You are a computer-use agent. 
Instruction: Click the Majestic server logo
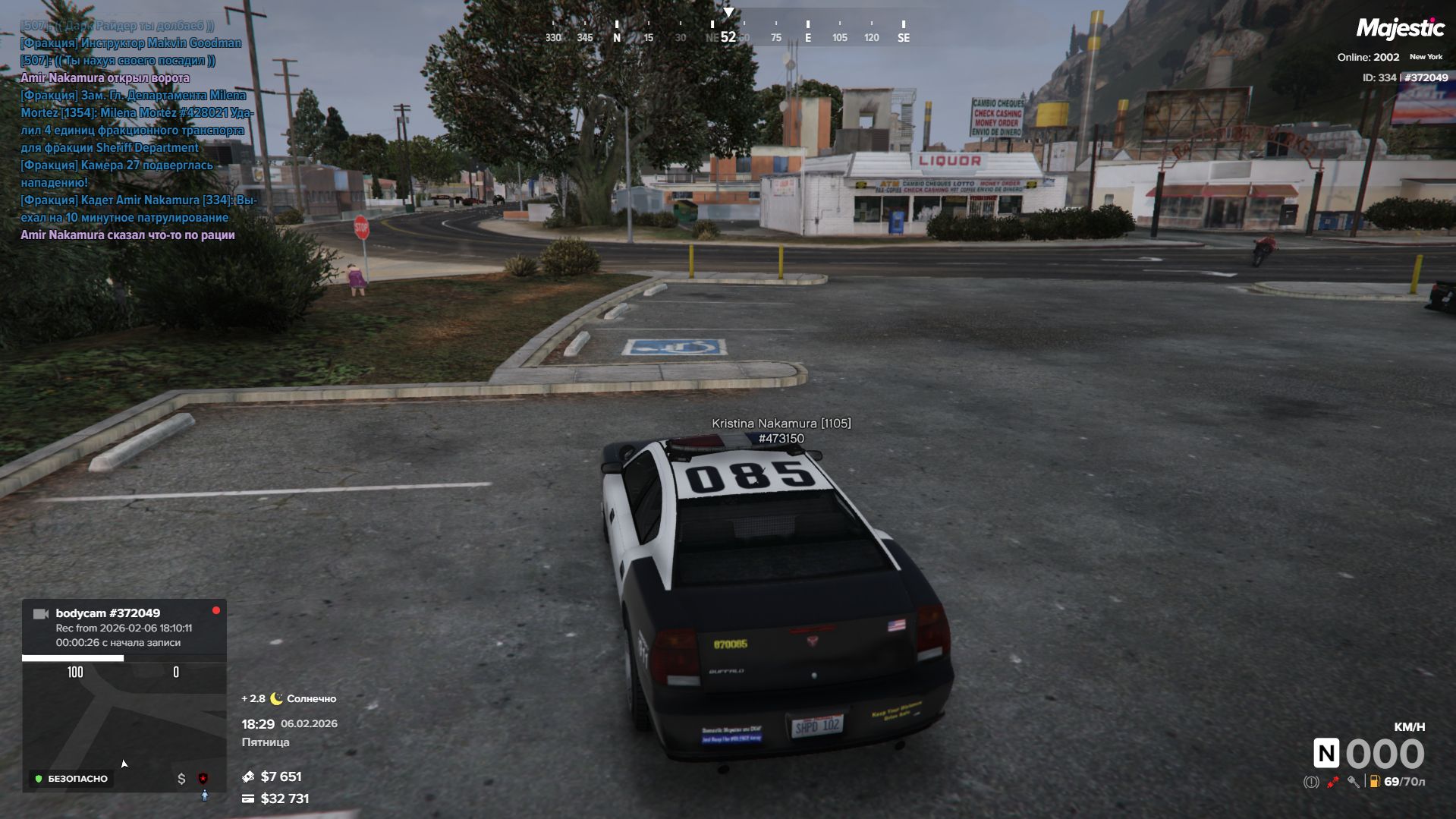click(x=1400, y=29)
